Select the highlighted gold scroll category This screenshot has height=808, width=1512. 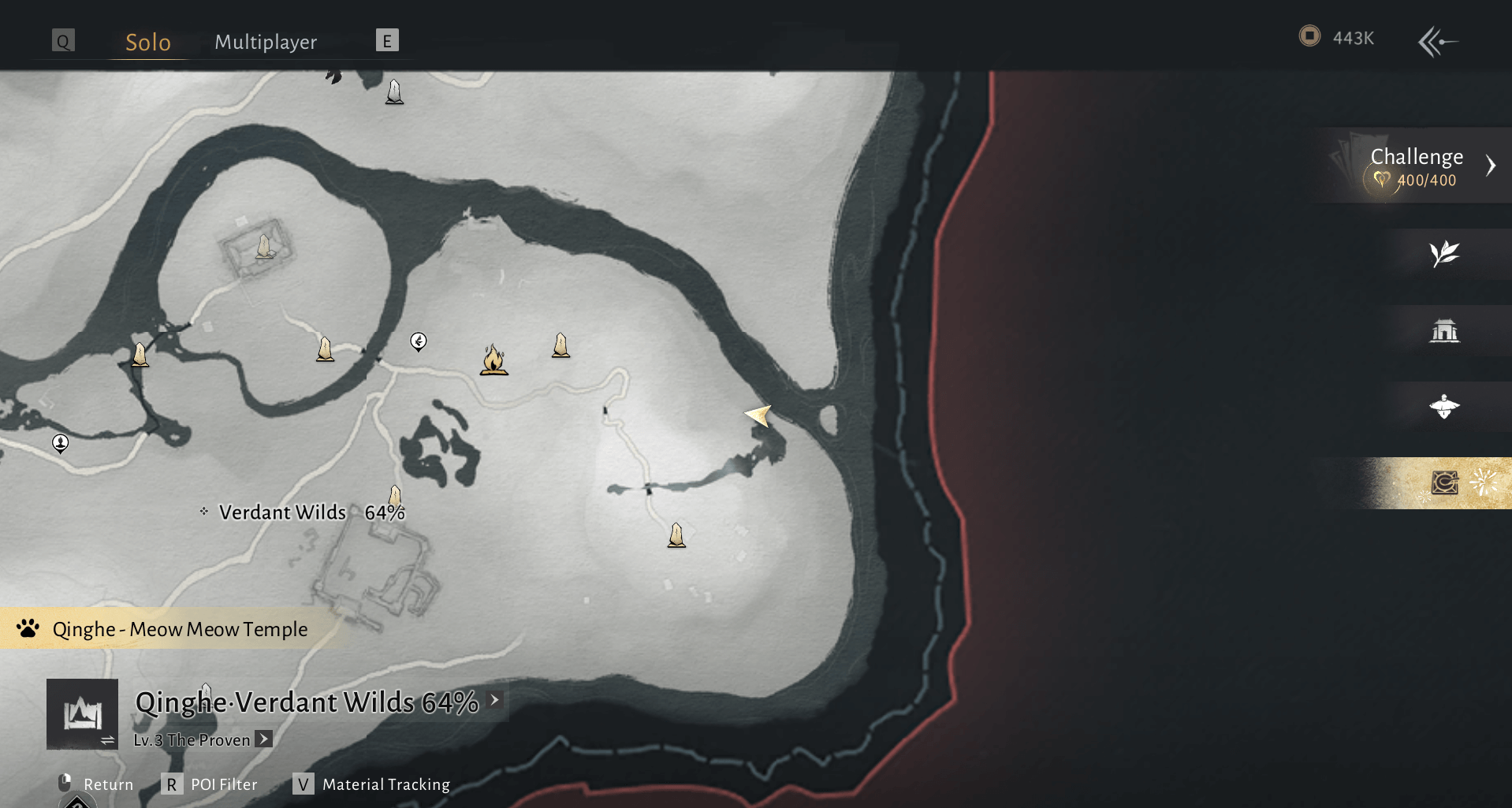[x=1444, y=482]
